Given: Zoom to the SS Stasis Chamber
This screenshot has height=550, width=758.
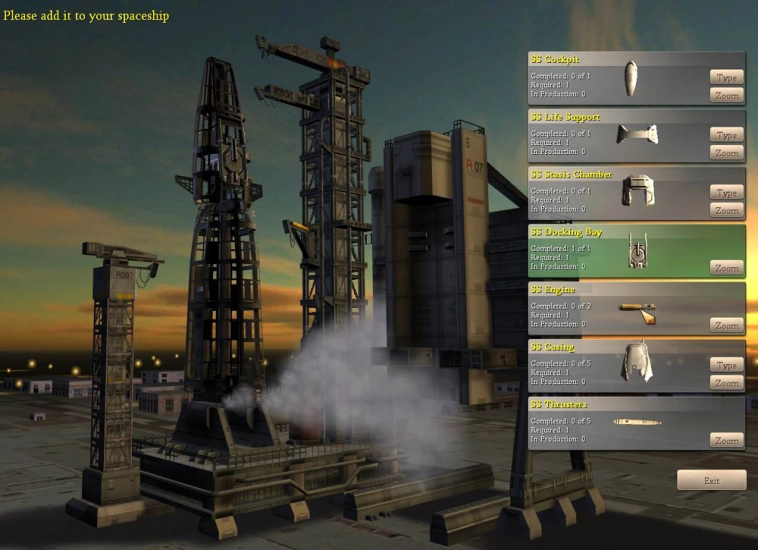Looking at the screenshot, I should pos(727,210).
